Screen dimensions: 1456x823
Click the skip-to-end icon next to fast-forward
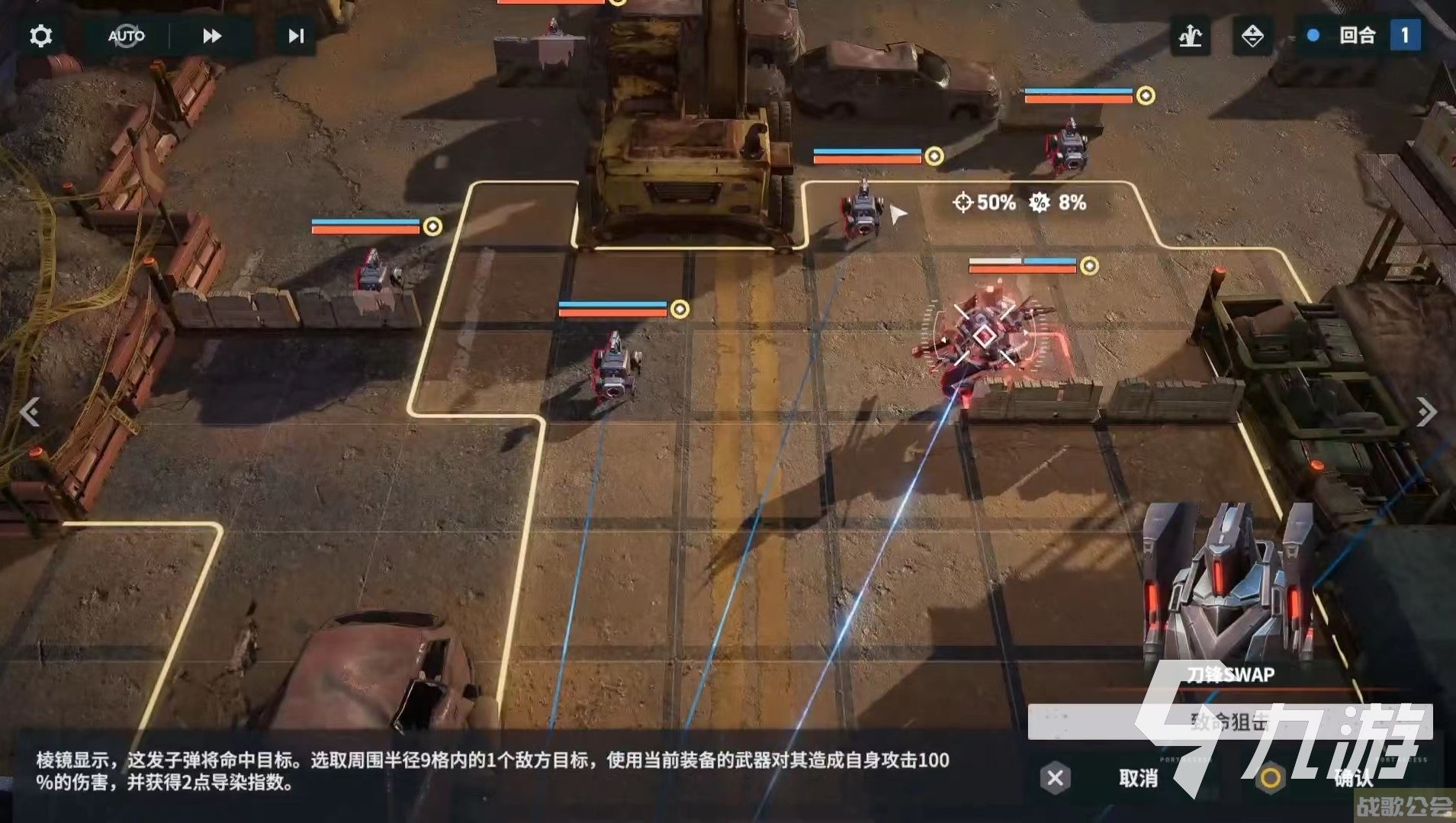pyautogui.click(x=296, y=36)
